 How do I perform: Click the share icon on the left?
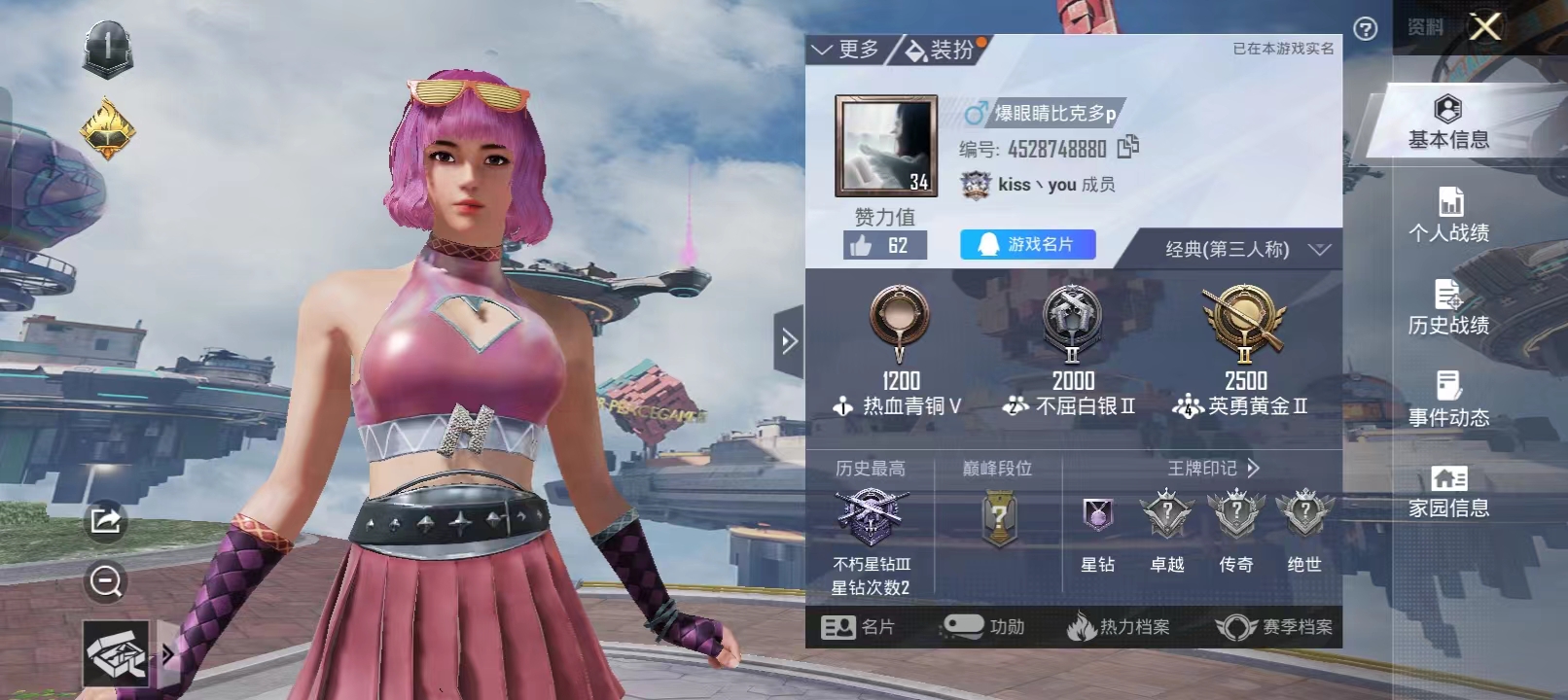107,520
